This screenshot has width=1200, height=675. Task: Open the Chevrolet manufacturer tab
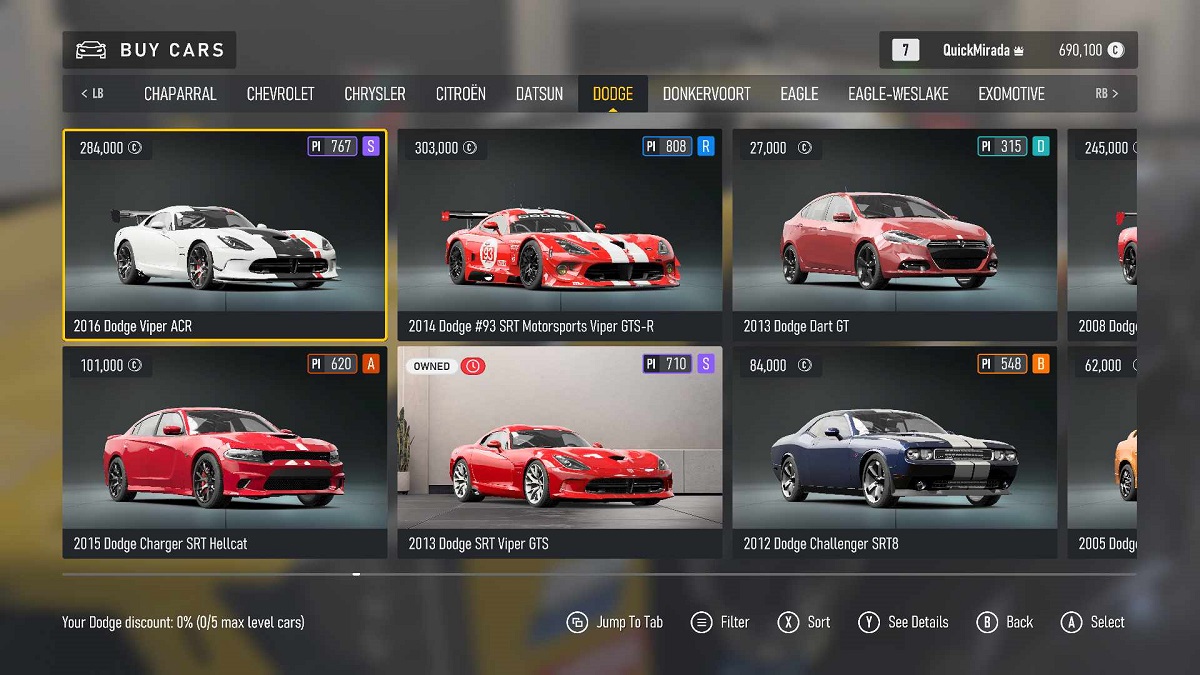(x=280, y=94)
